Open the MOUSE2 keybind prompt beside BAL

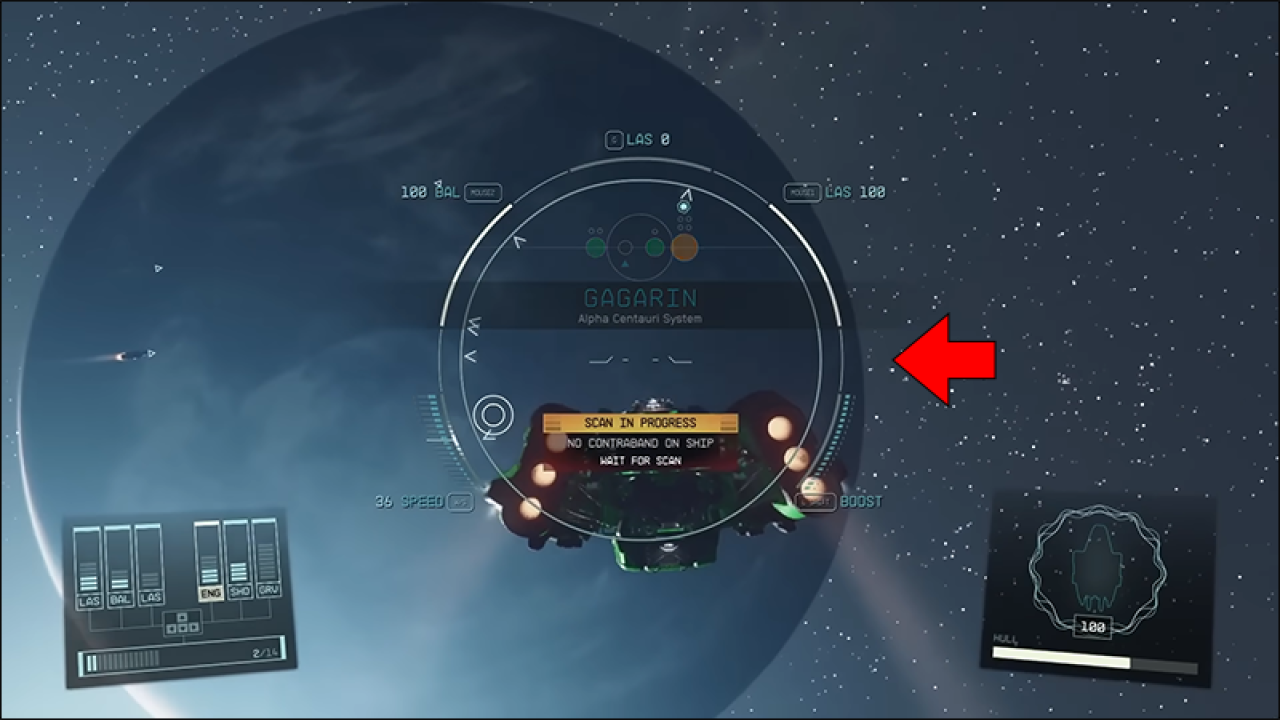[482, 192]
